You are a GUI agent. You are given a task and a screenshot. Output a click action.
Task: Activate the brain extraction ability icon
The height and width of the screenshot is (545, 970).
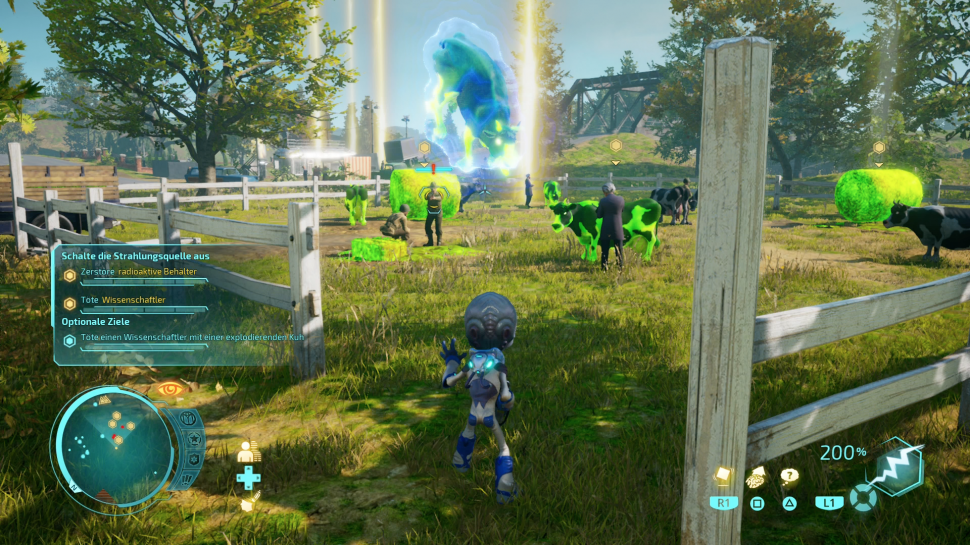pyautogui.click(x=757, y=476)
